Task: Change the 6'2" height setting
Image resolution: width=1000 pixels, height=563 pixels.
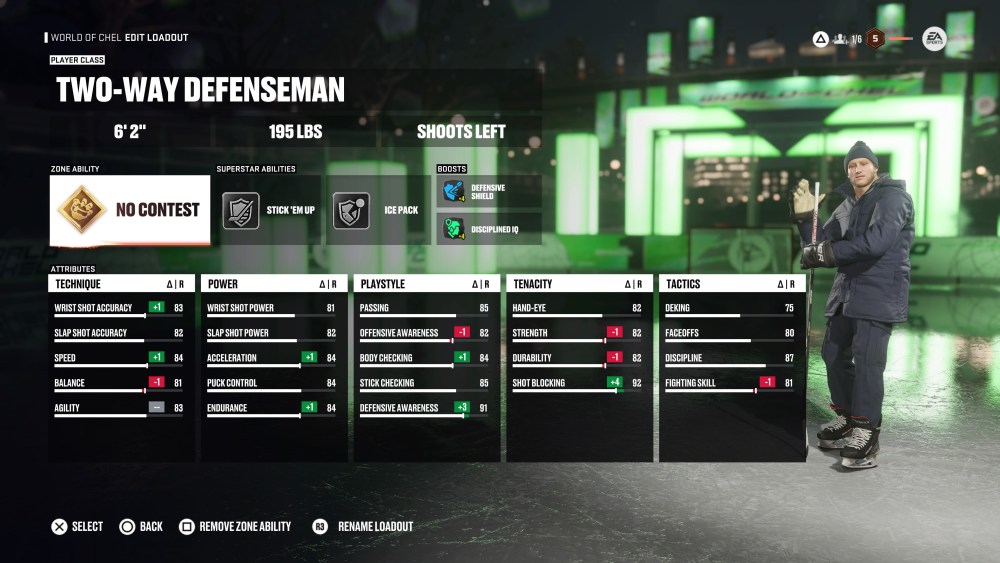Action: pos(130,131)
